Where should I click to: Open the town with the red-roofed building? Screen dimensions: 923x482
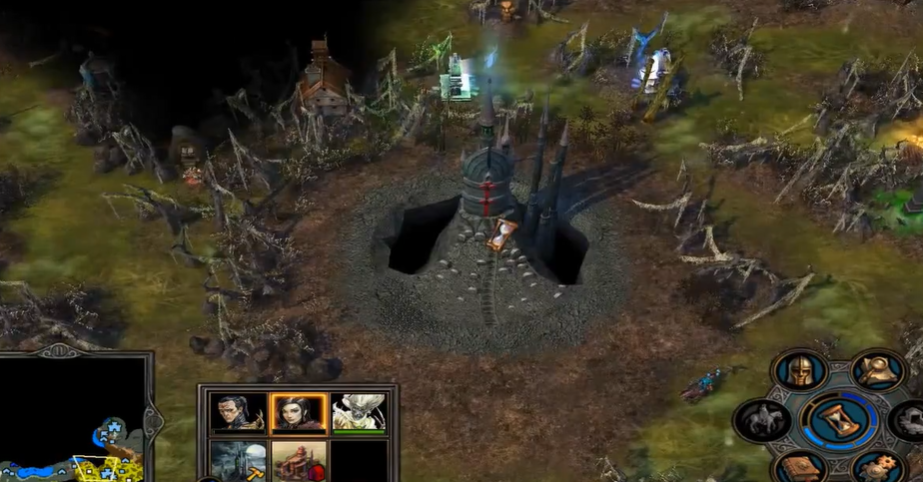pos(299,461)
